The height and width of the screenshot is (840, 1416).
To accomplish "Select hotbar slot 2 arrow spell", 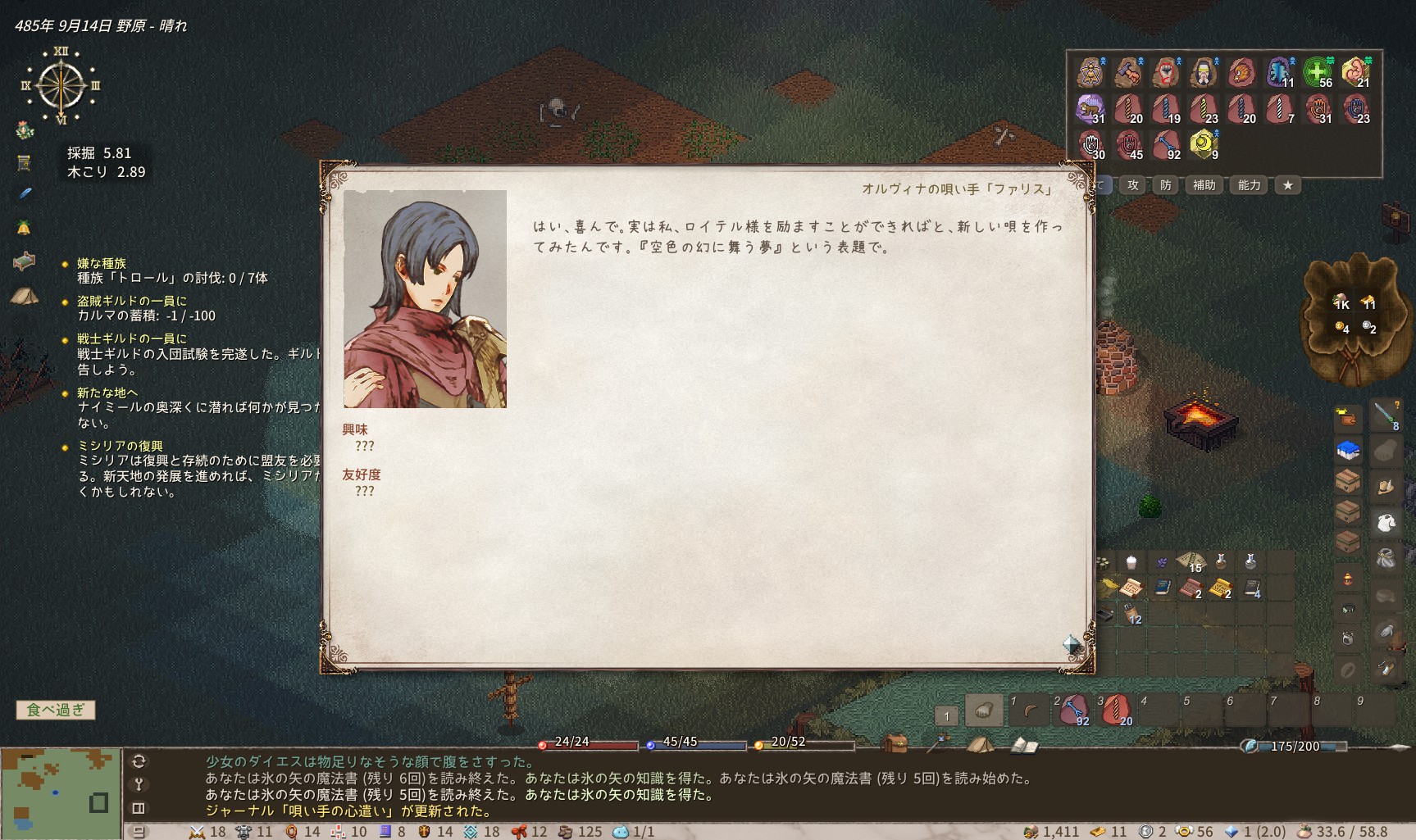I will (x=1073, y=710).
